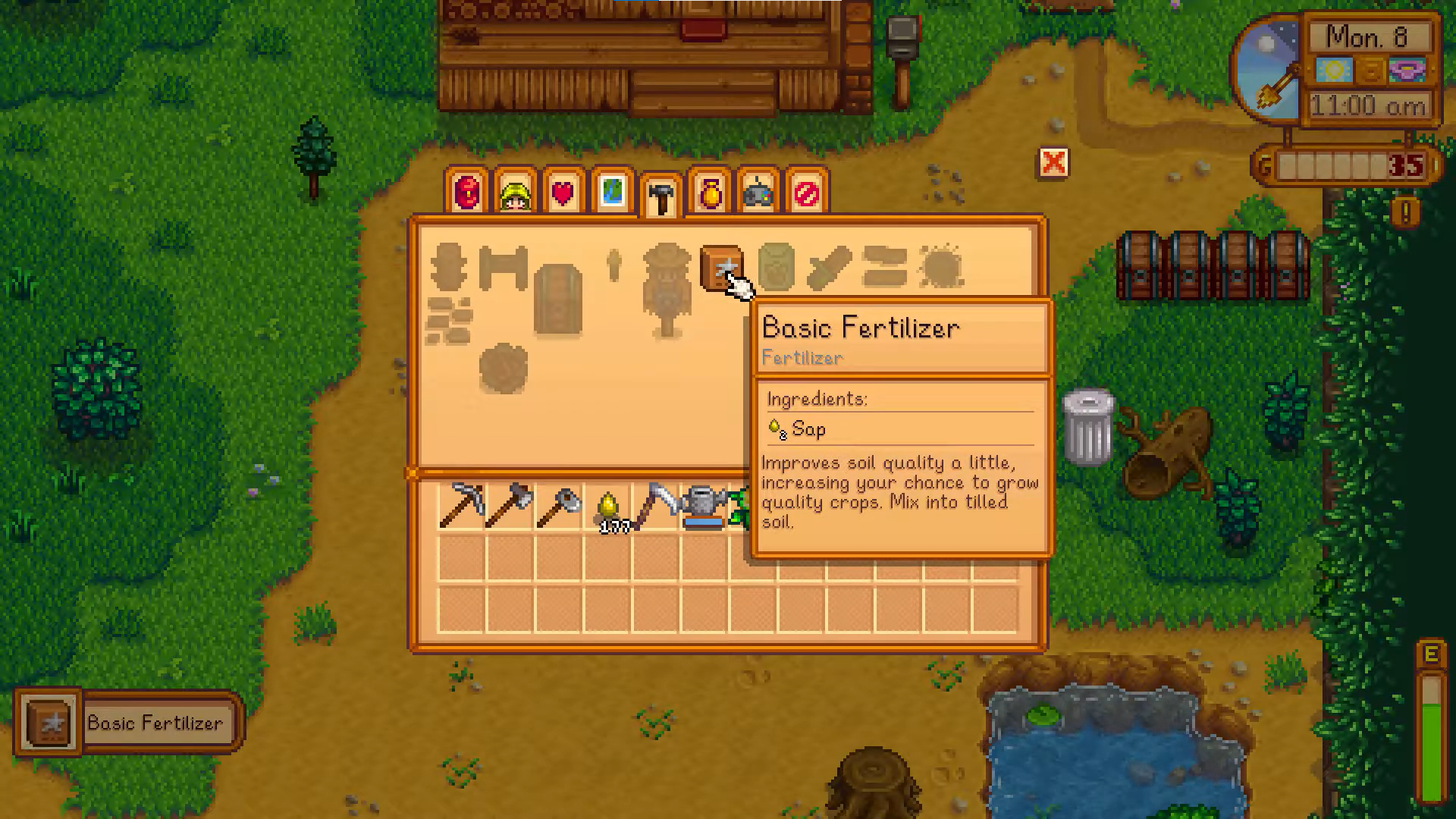This screenshot has width=1456, height=819.
Task: Pick up the pickaxe from inventory
Action: click(461, 505)
